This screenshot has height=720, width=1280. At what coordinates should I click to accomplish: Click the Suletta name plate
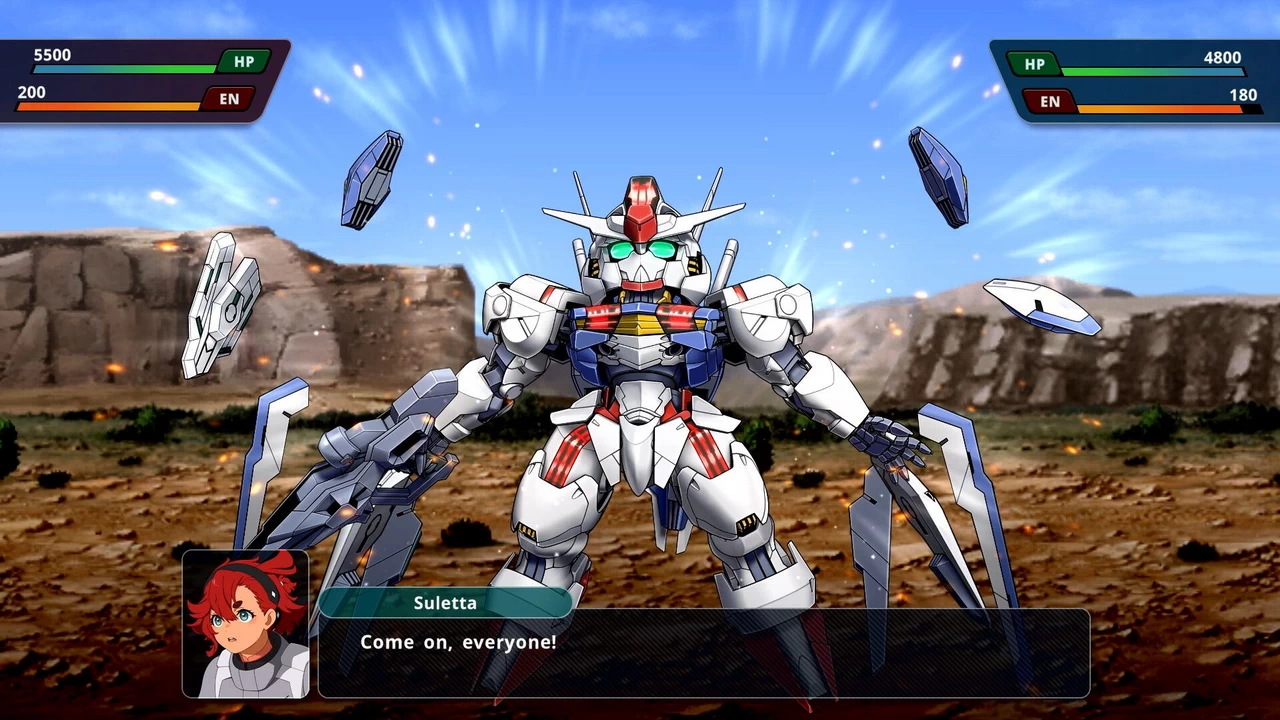446,602
